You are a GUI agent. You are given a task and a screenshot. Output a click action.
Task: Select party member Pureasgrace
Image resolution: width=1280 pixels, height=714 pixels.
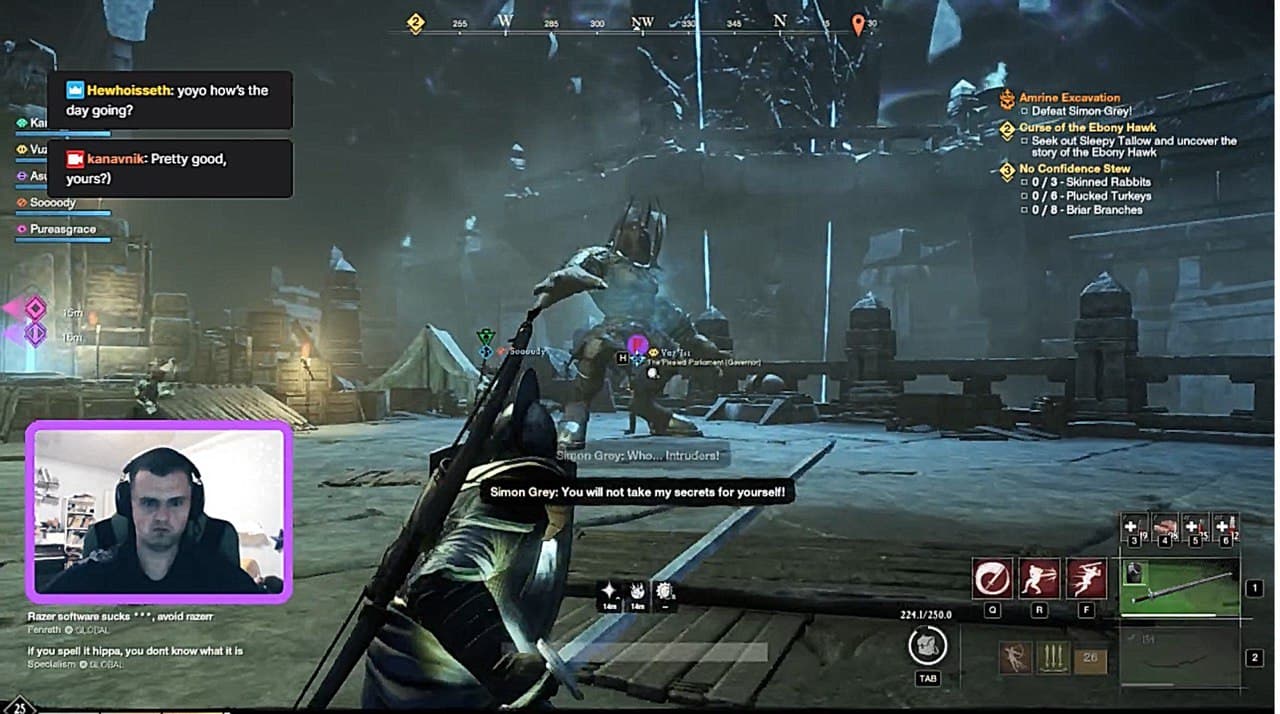(62, 230)
